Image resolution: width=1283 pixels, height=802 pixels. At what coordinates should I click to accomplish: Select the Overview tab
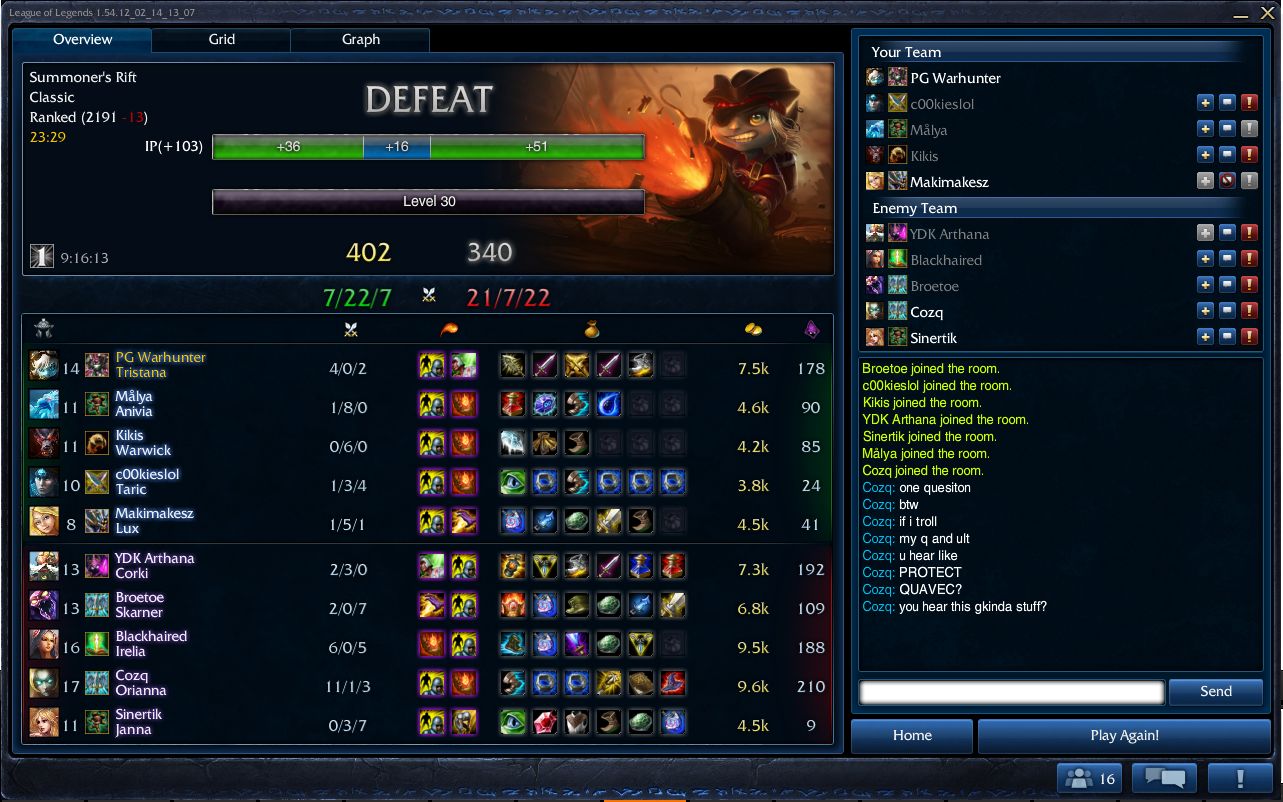(x=82, y=40)
